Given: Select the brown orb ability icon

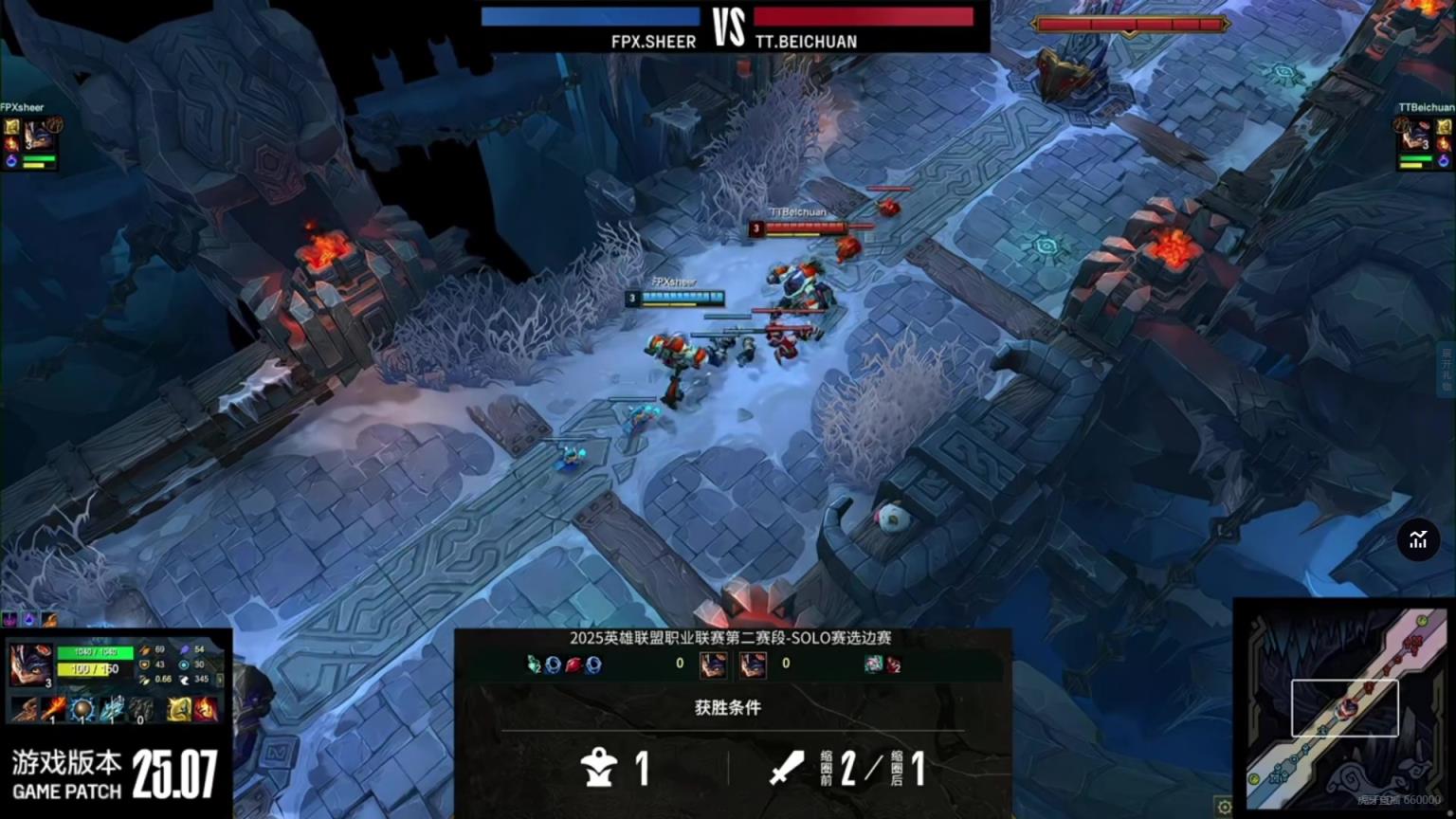Looking at the screenshot, I should [x=83, y=708].
